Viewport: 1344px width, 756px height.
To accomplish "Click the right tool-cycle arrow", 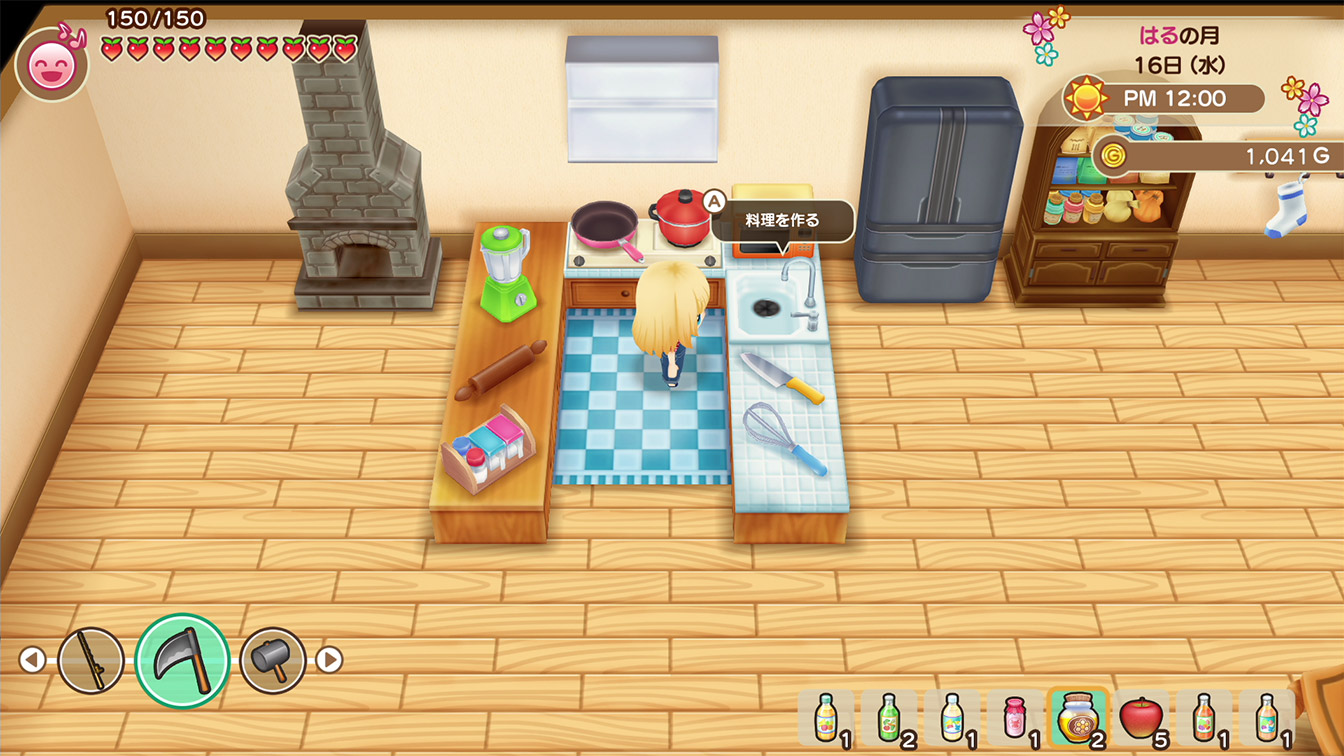I will tap(329, 660).
